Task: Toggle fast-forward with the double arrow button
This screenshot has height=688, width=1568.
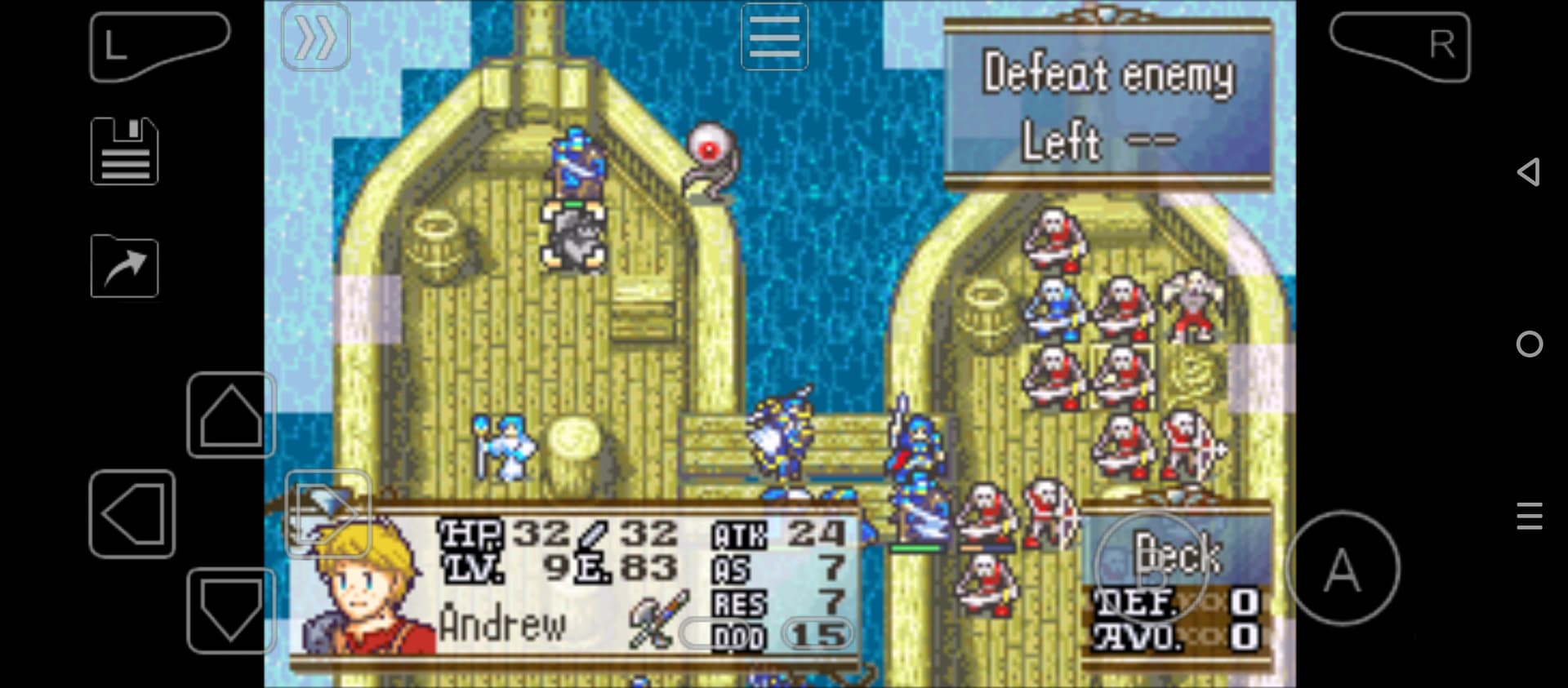Action: tap(315, 37)
